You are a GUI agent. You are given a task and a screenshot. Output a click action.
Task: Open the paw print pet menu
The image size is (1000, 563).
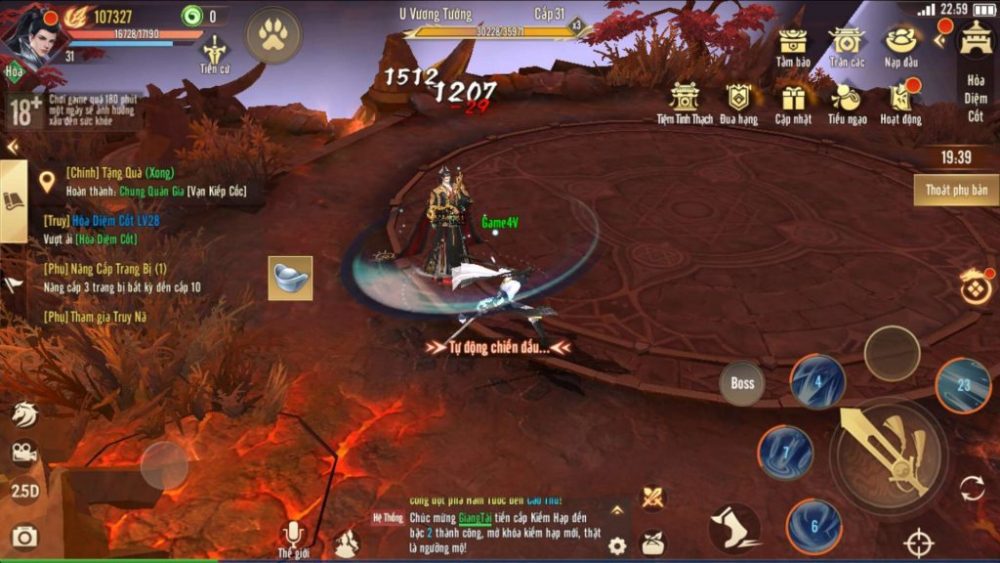click(273, 35)
